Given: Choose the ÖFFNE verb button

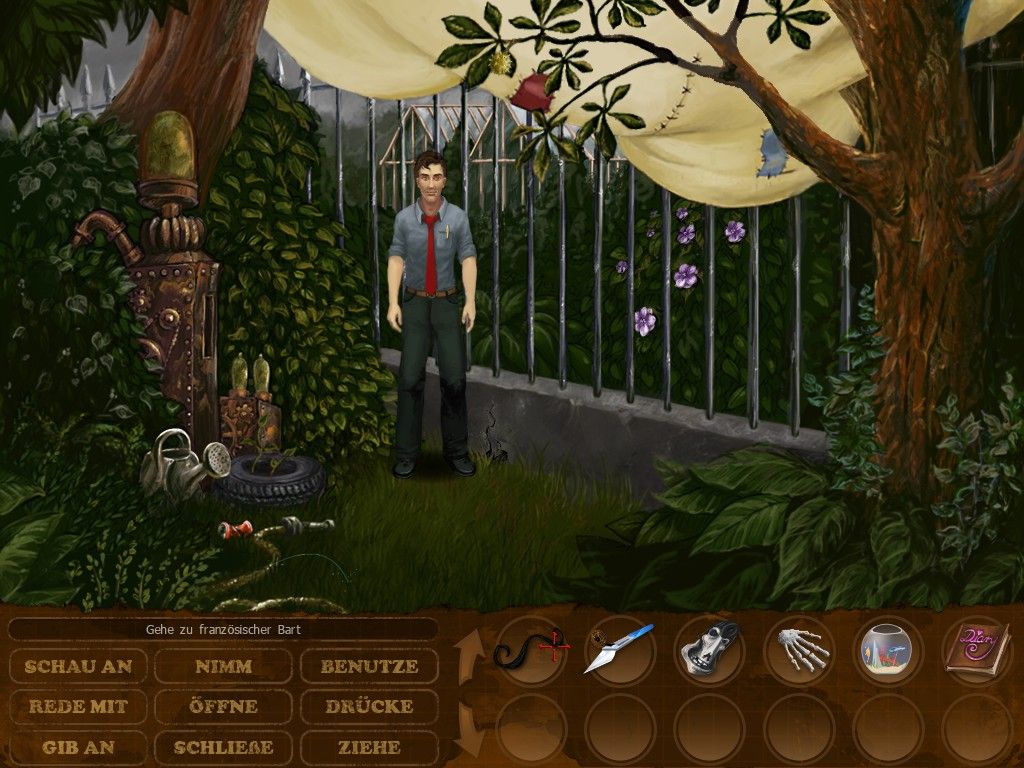Looking at the screenshot, I should (224, 706).
